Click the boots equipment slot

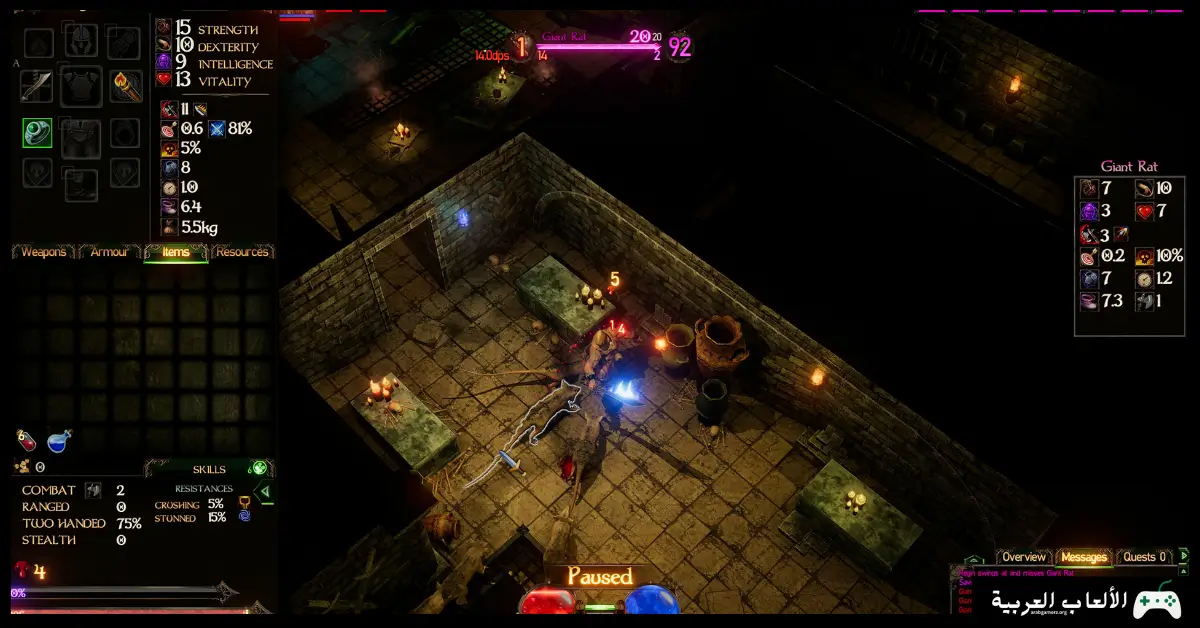pos(81,182)
